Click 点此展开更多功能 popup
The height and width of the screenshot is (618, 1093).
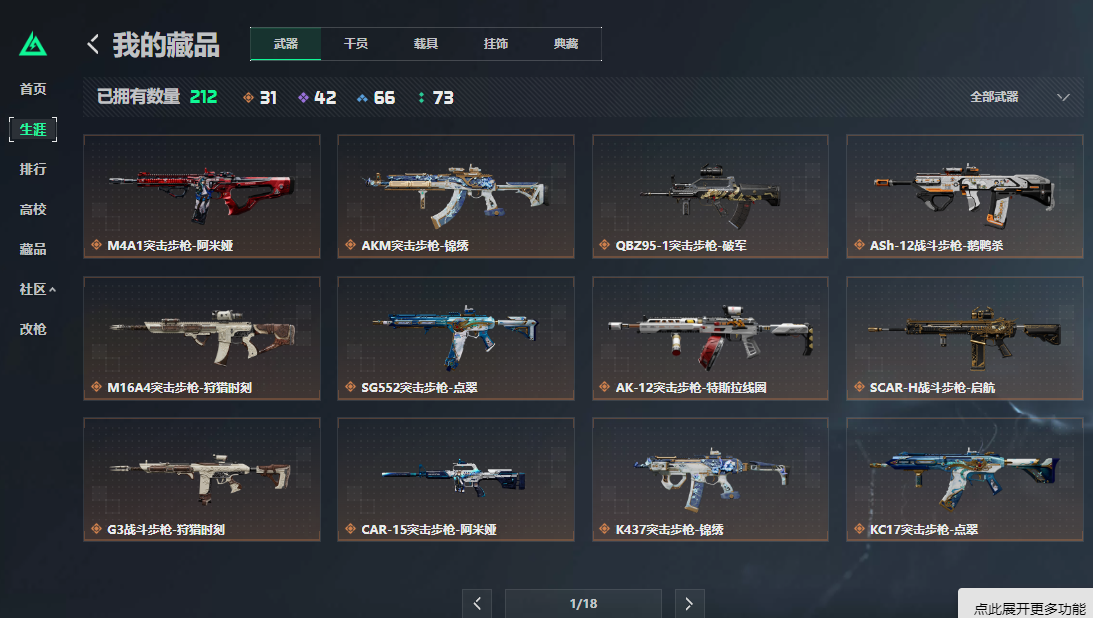click(x=1029, y=608)
